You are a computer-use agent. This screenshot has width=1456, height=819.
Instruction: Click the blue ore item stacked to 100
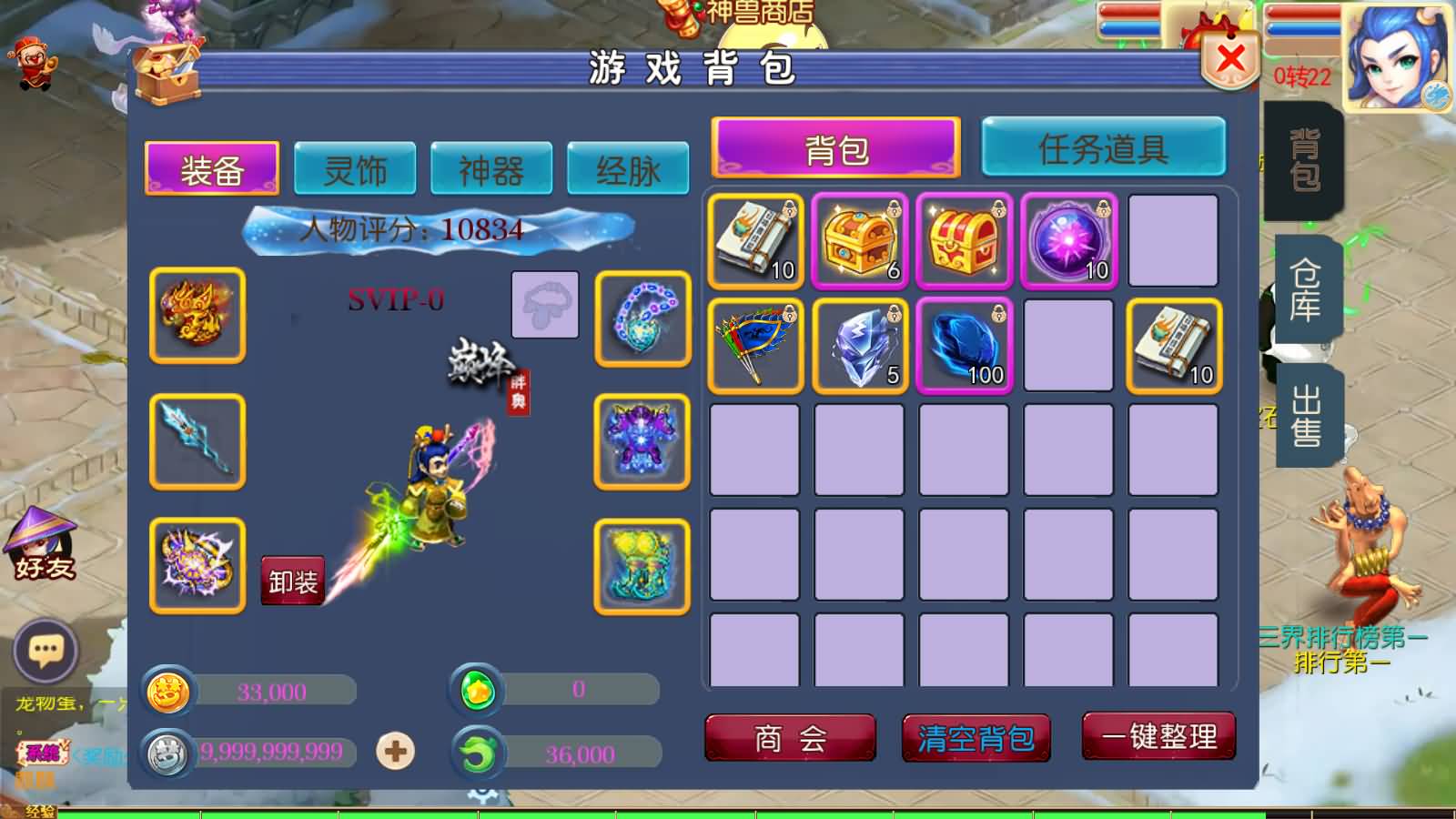click(964, 346)
